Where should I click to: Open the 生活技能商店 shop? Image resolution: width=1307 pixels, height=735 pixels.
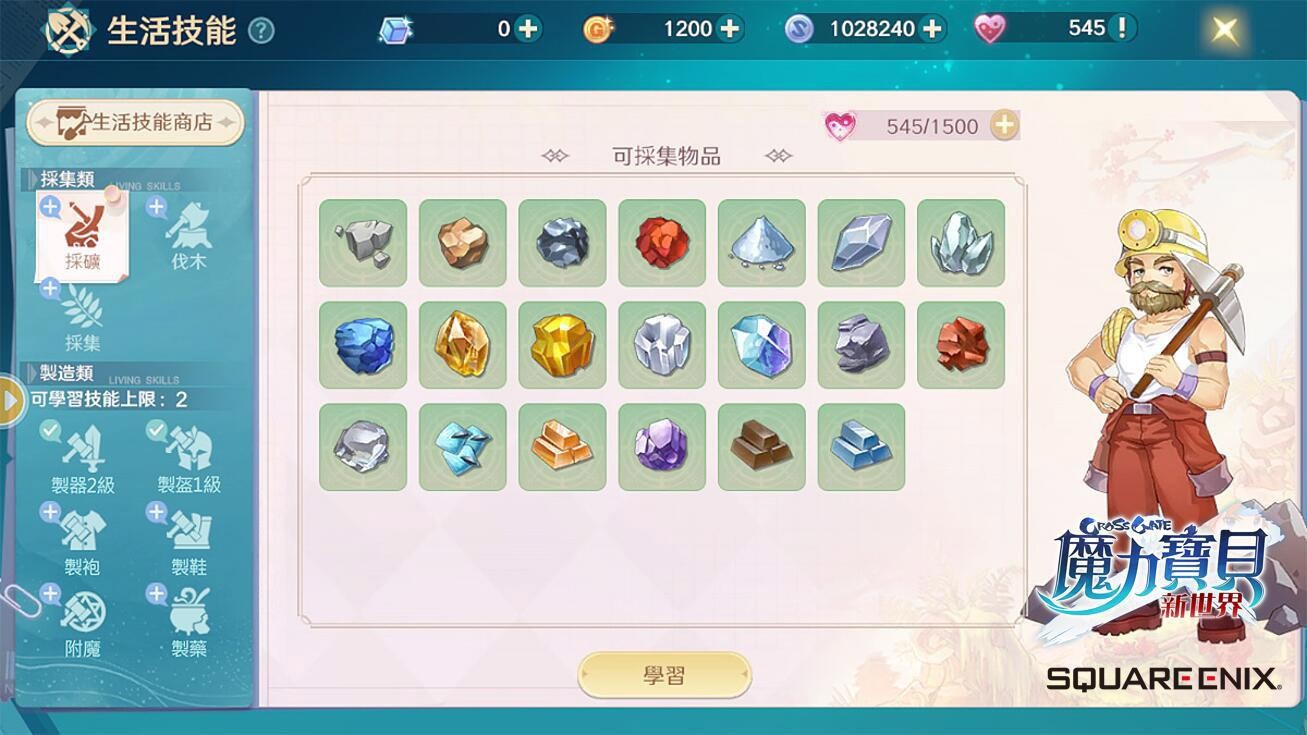pyautogui.click(x=136, y=122)
